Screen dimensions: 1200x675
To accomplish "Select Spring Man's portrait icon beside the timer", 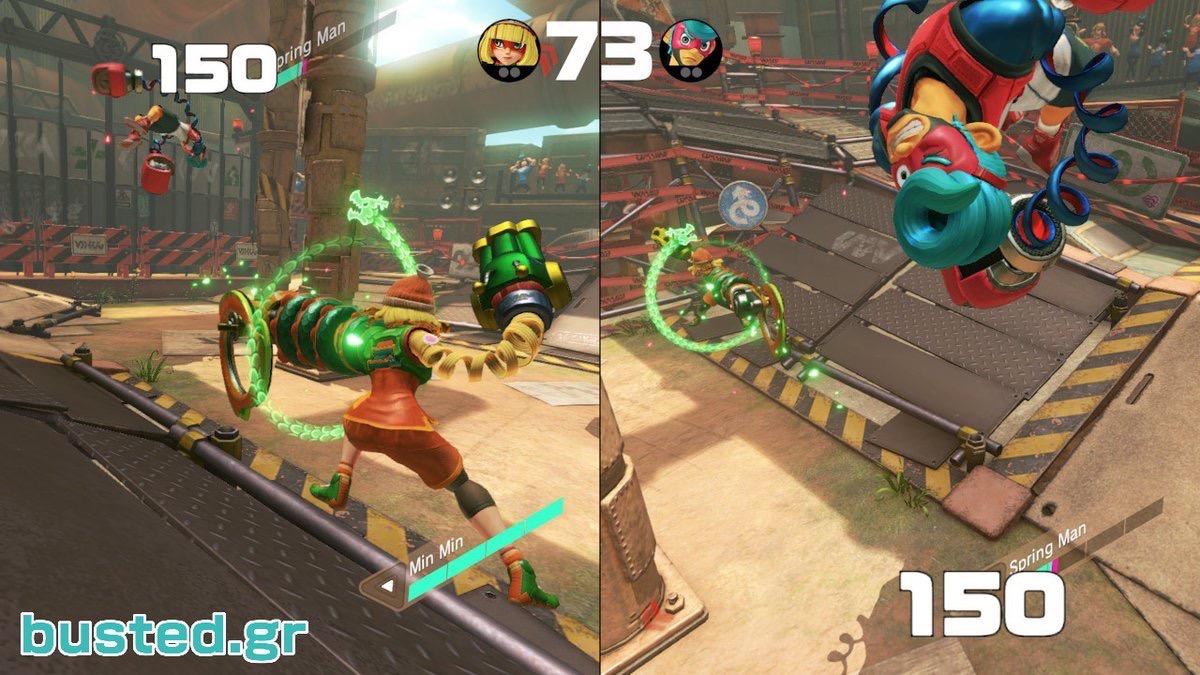I will pyautogui.click(x=690, y=51).
